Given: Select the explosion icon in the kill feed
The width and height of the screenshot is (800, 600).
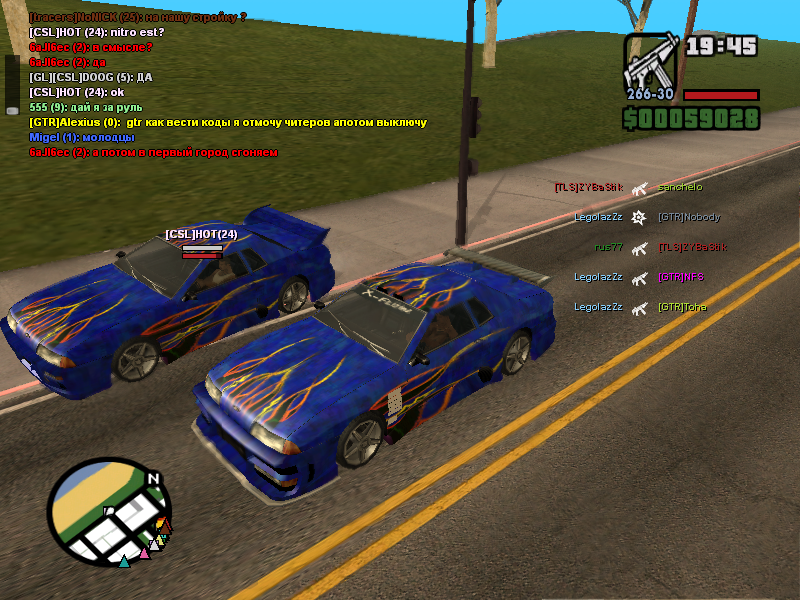Looking at the screenshot, I should tap(640, 217).
